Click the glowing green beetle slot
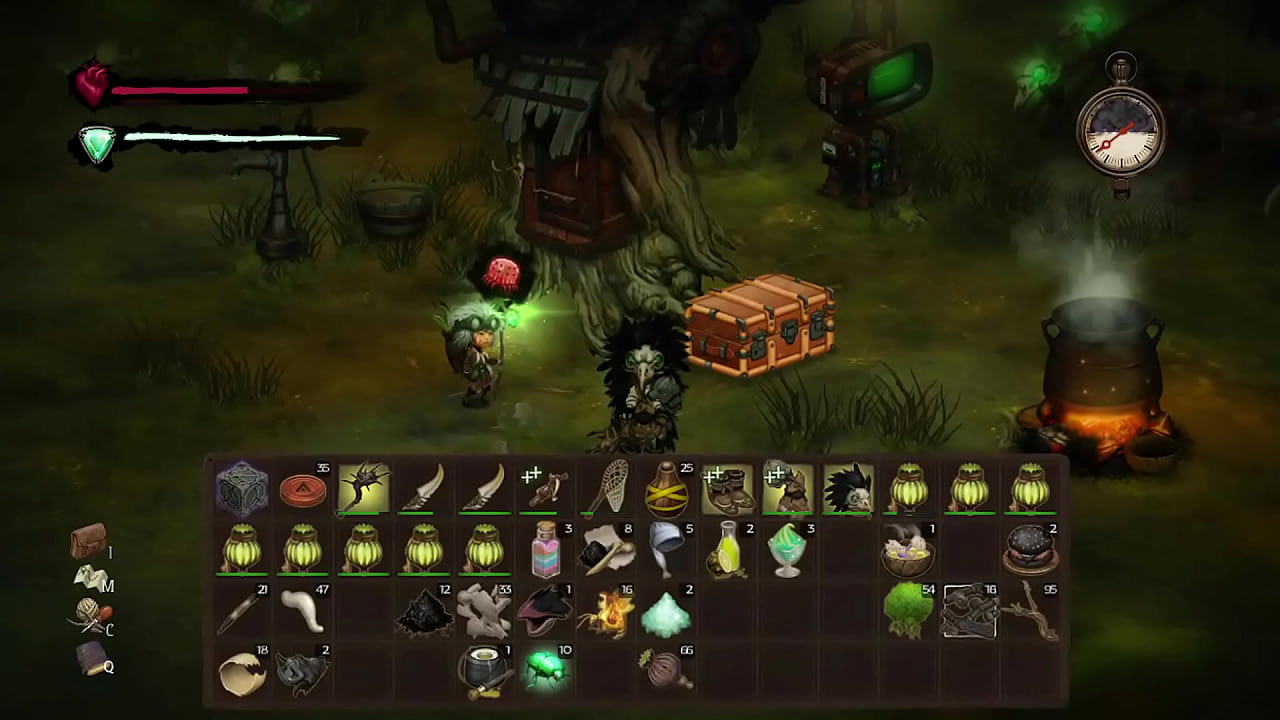This screenshot has height=720, width=1280. pyautogui.click(x=546, y=670)
